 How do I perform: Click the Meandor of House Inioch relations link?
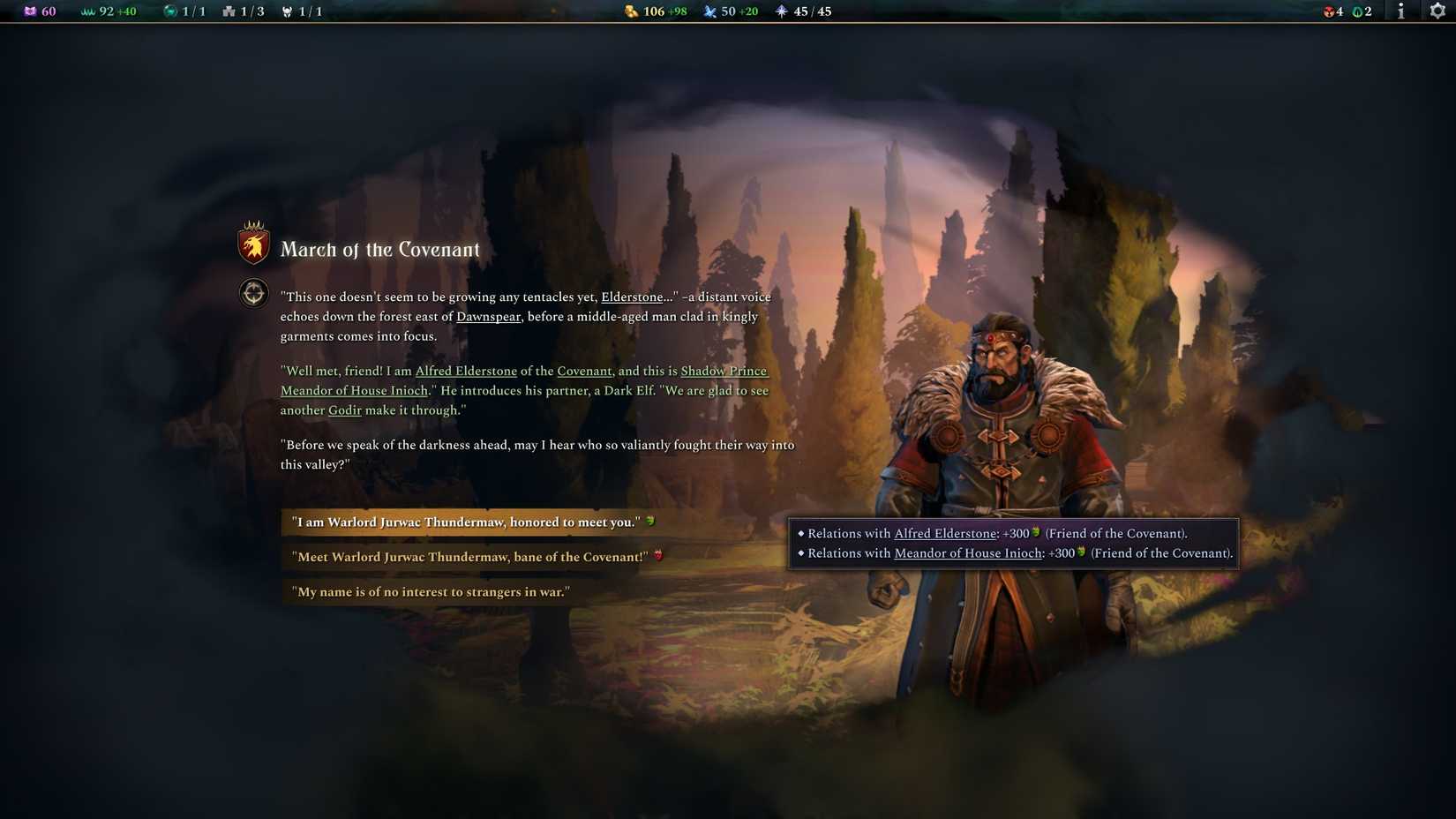click(x=967, y=553)
